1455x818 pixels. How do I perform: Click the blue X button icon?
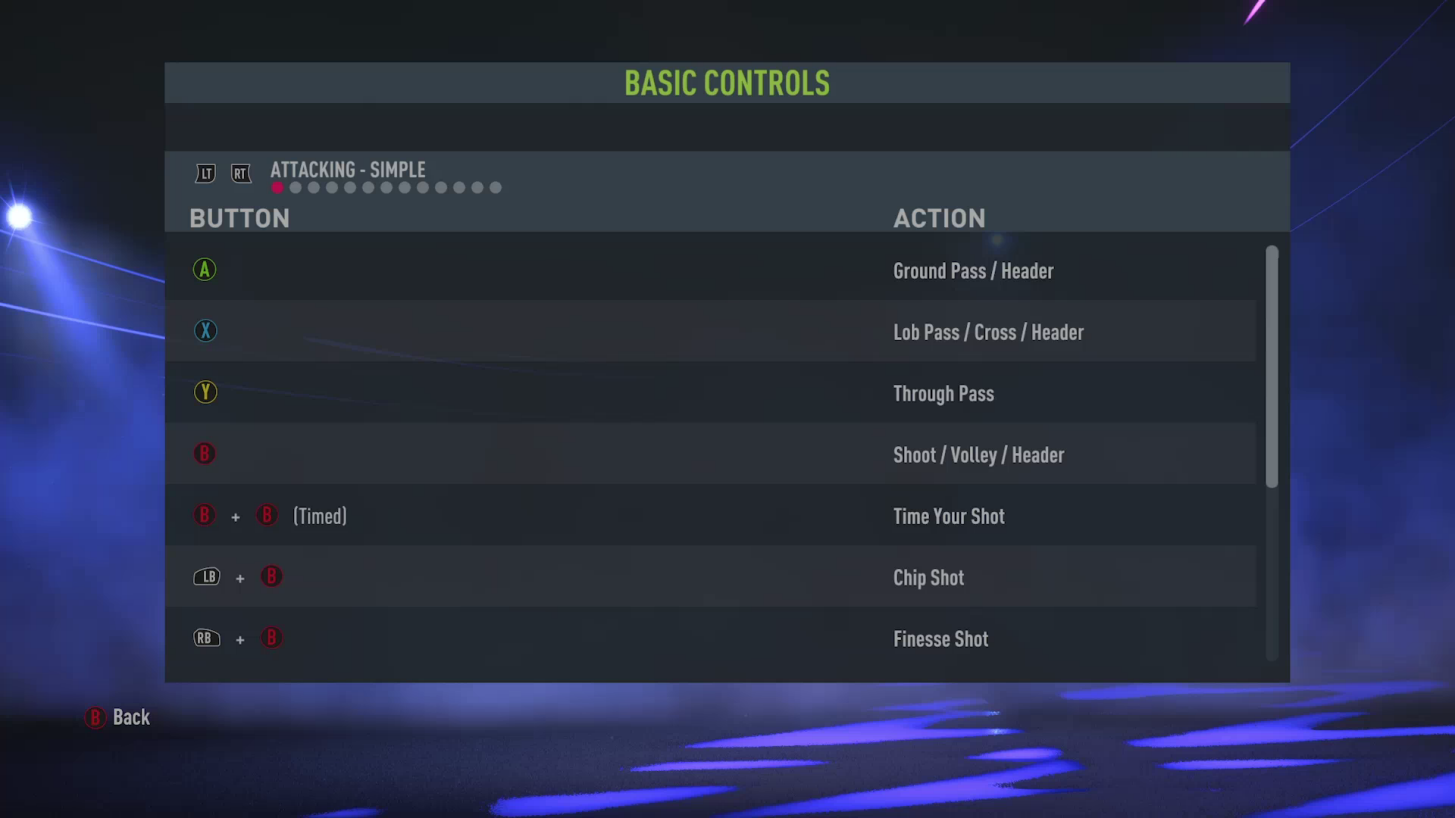pyautogui.click(x=204, y=330)
